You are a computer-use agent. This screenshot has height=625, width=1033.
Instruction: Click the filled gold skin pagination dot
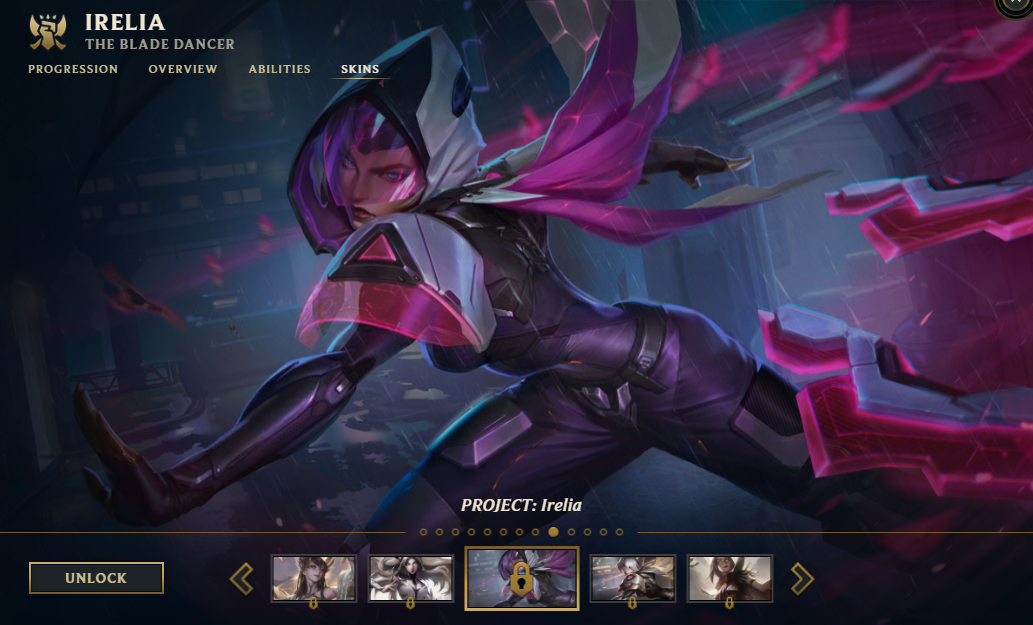click(x=554, y=532)
